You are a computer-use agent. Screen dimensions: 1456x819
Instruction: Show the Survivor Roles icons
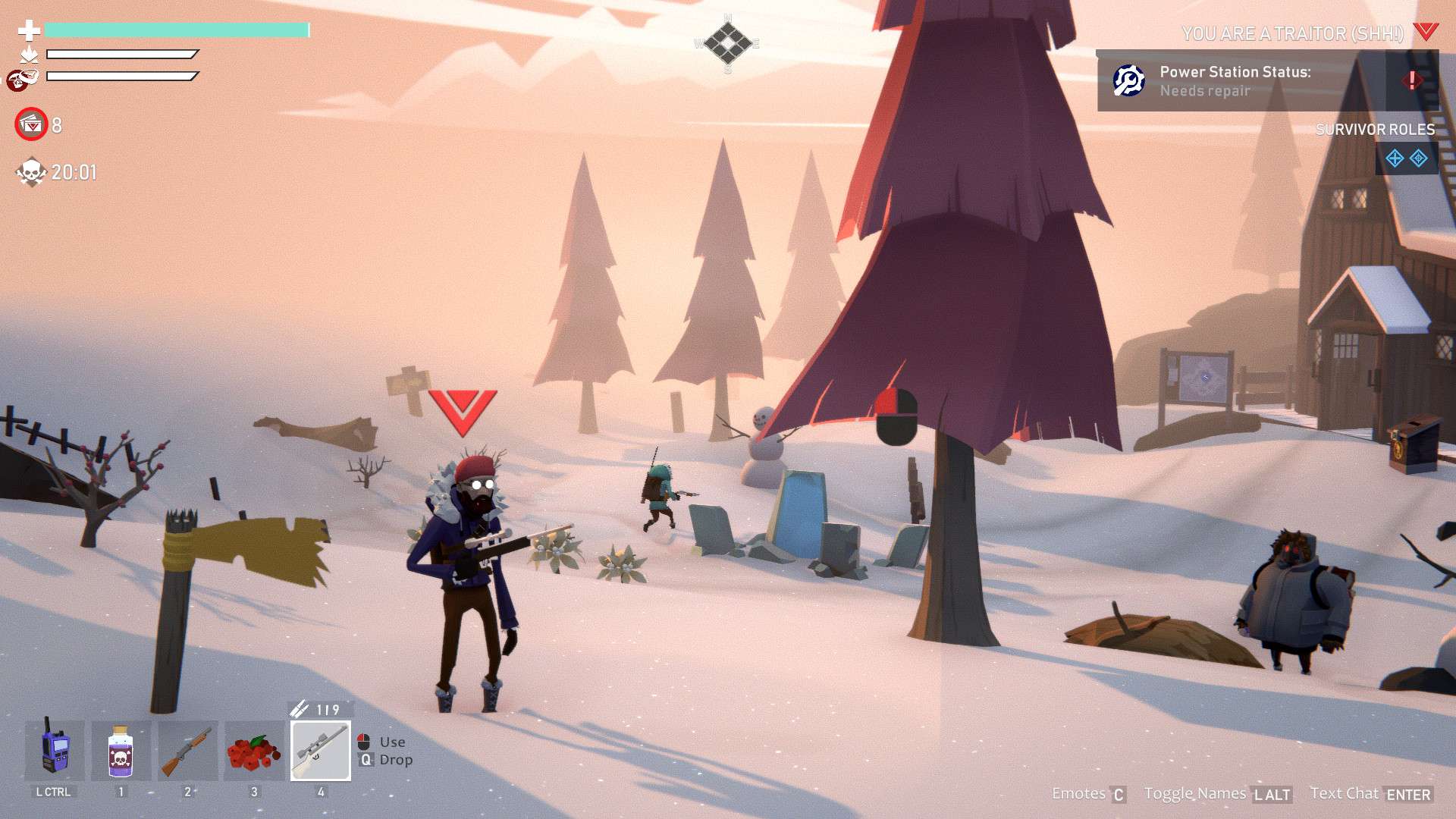(x=1406, y=158)
